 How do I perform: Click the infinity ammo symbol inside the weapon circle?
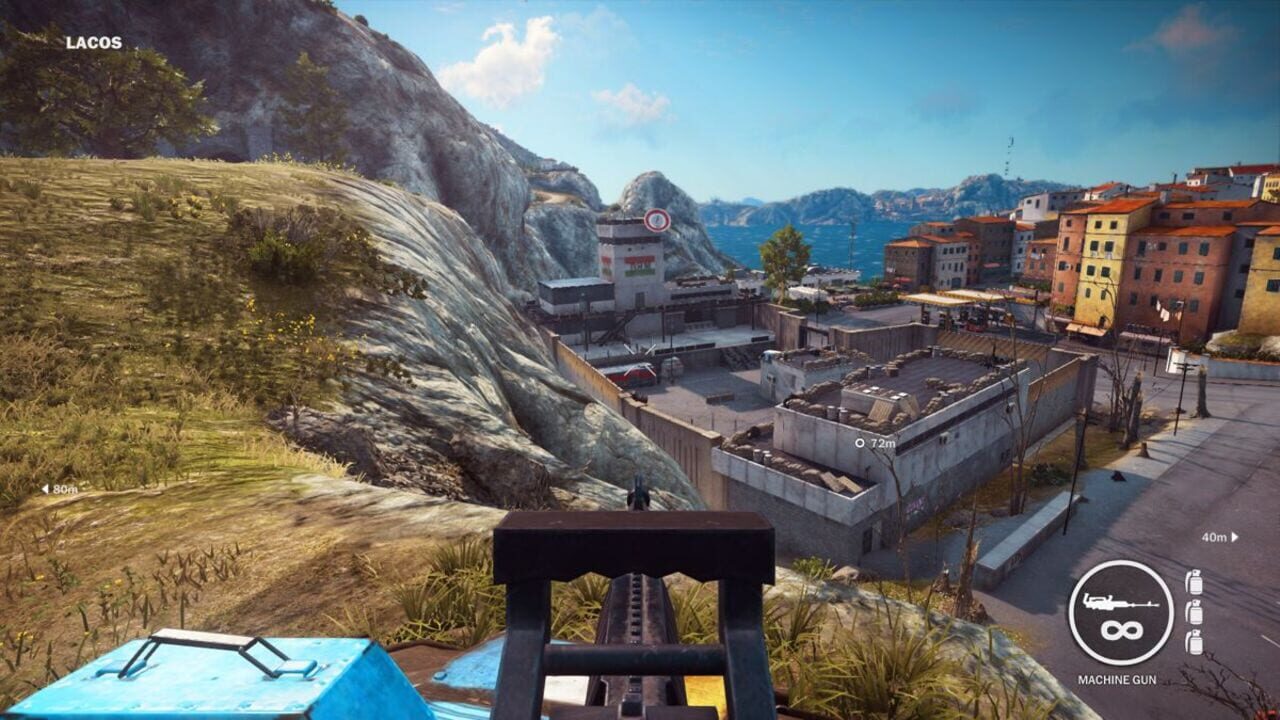click(1121, 629)
